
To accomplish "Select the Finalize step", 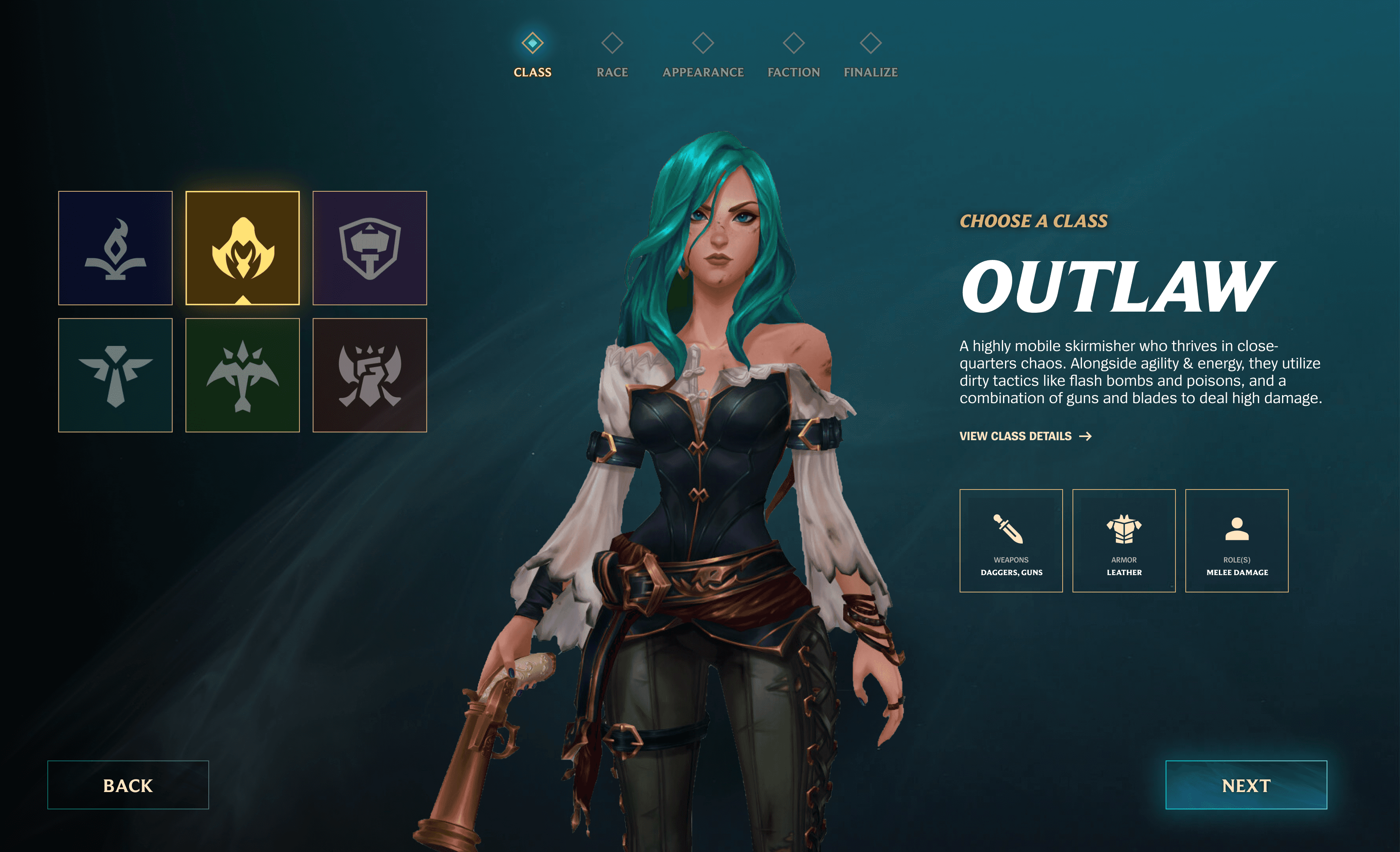I will tap(870, 56).
